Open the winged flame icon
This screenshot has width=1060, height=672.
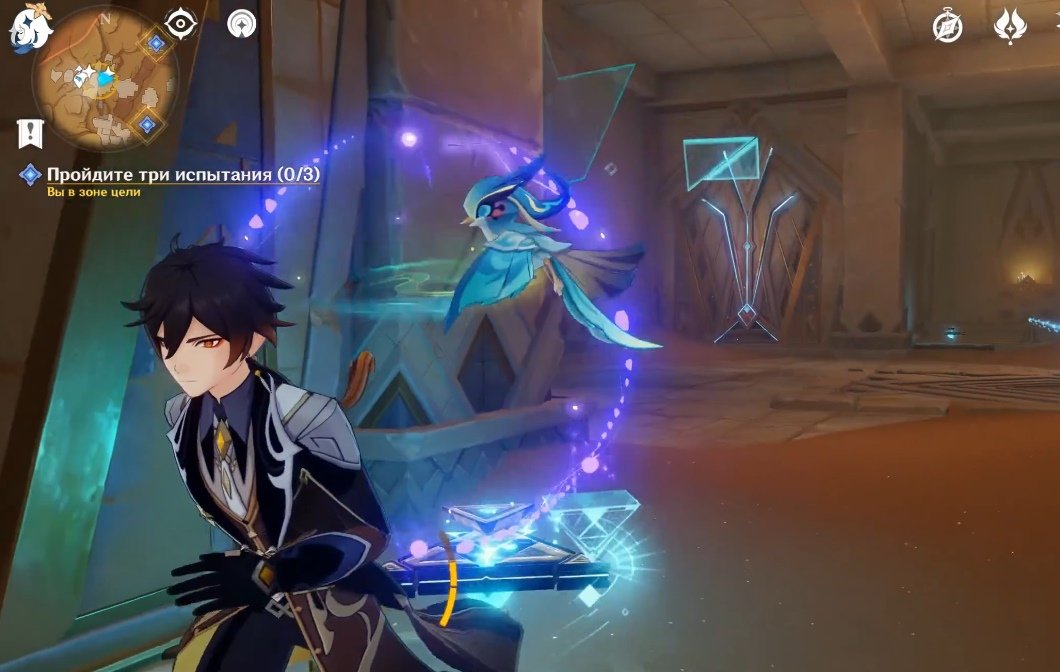1010,26
